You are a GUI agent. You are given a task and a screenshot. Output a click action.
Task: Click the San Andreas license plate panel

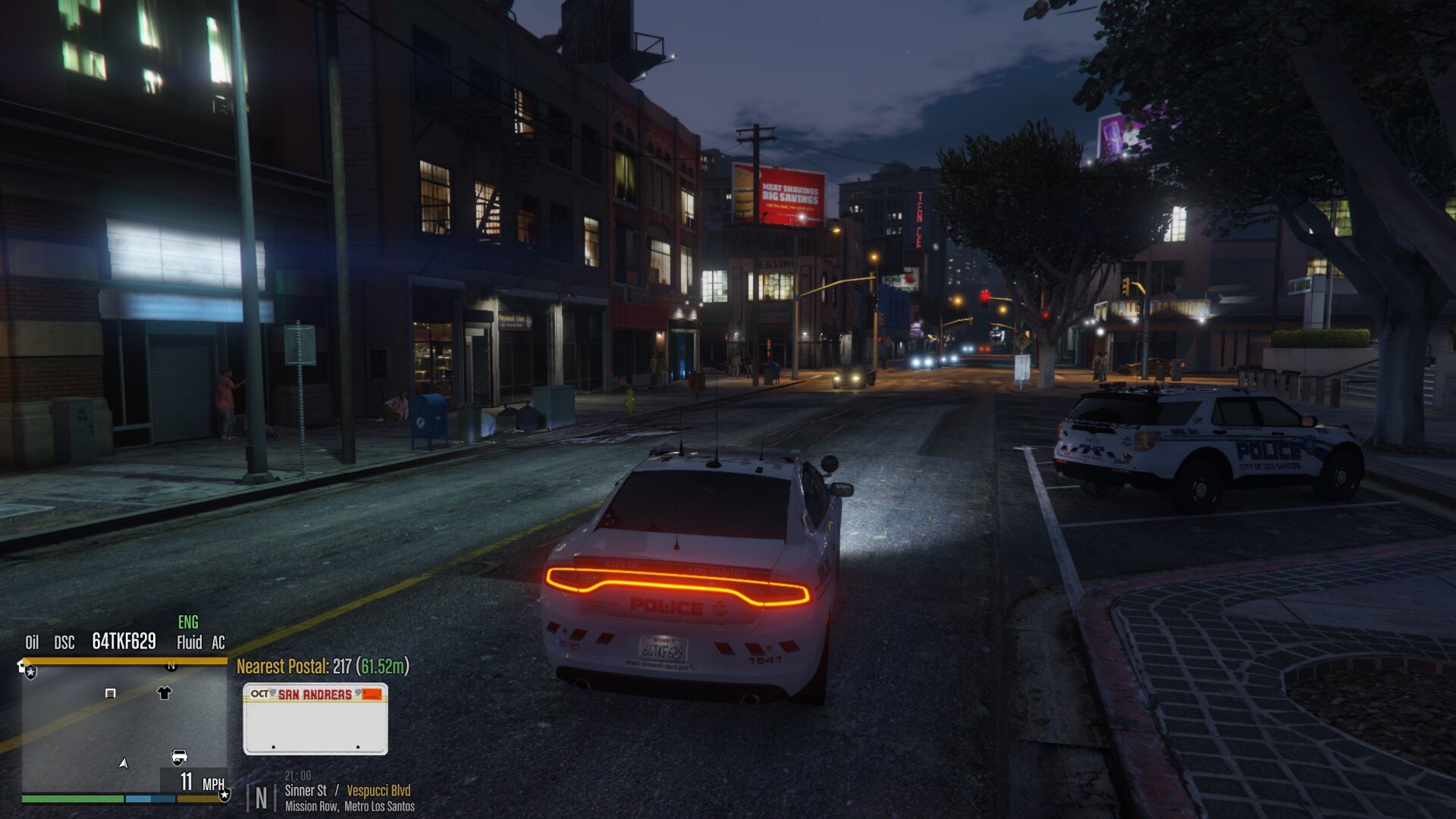pos(315,718)
